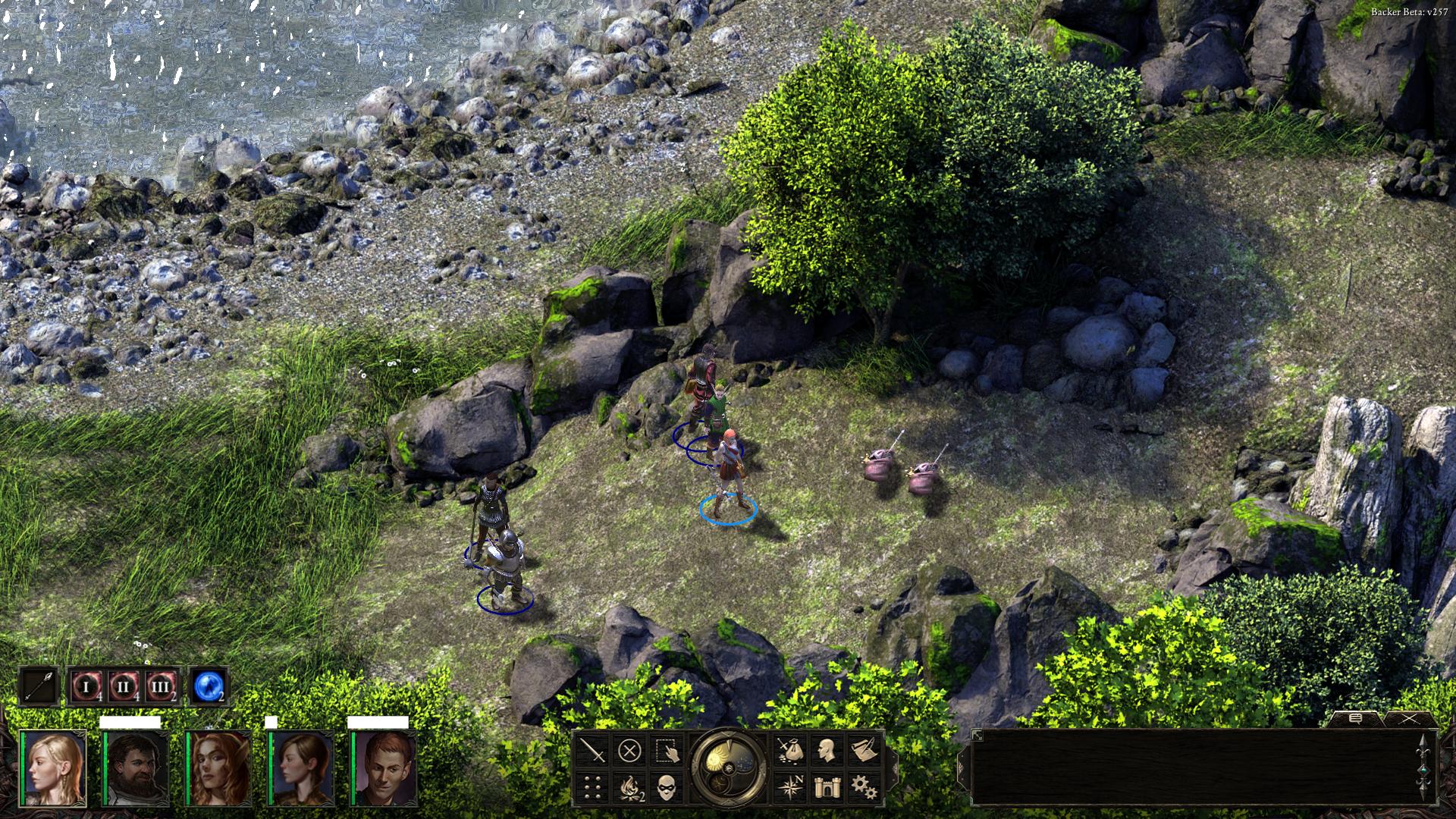Toggle stealth mode with the masked face

667,787
